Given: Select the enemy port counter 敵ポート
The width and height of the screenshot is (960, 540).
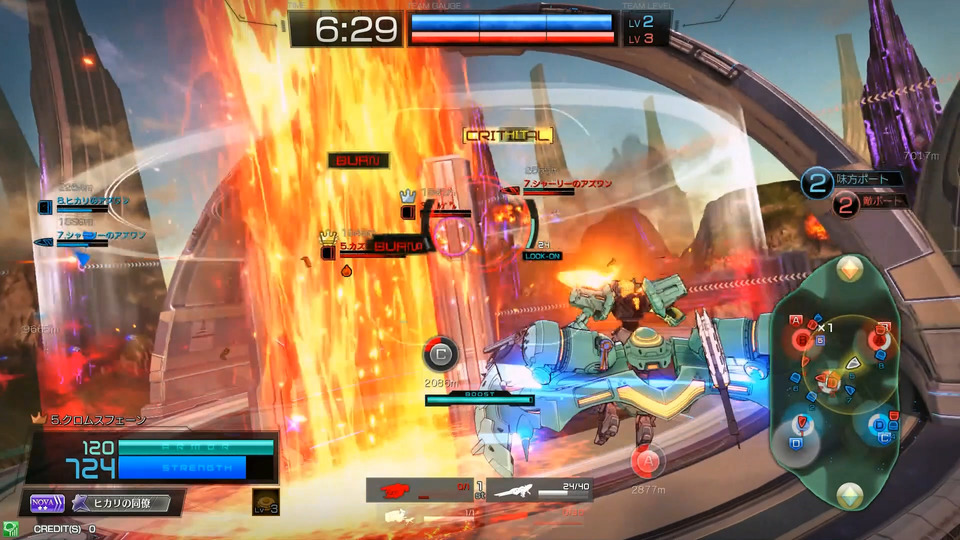Looking at the screenshot, I should click(x=857, y=203).
